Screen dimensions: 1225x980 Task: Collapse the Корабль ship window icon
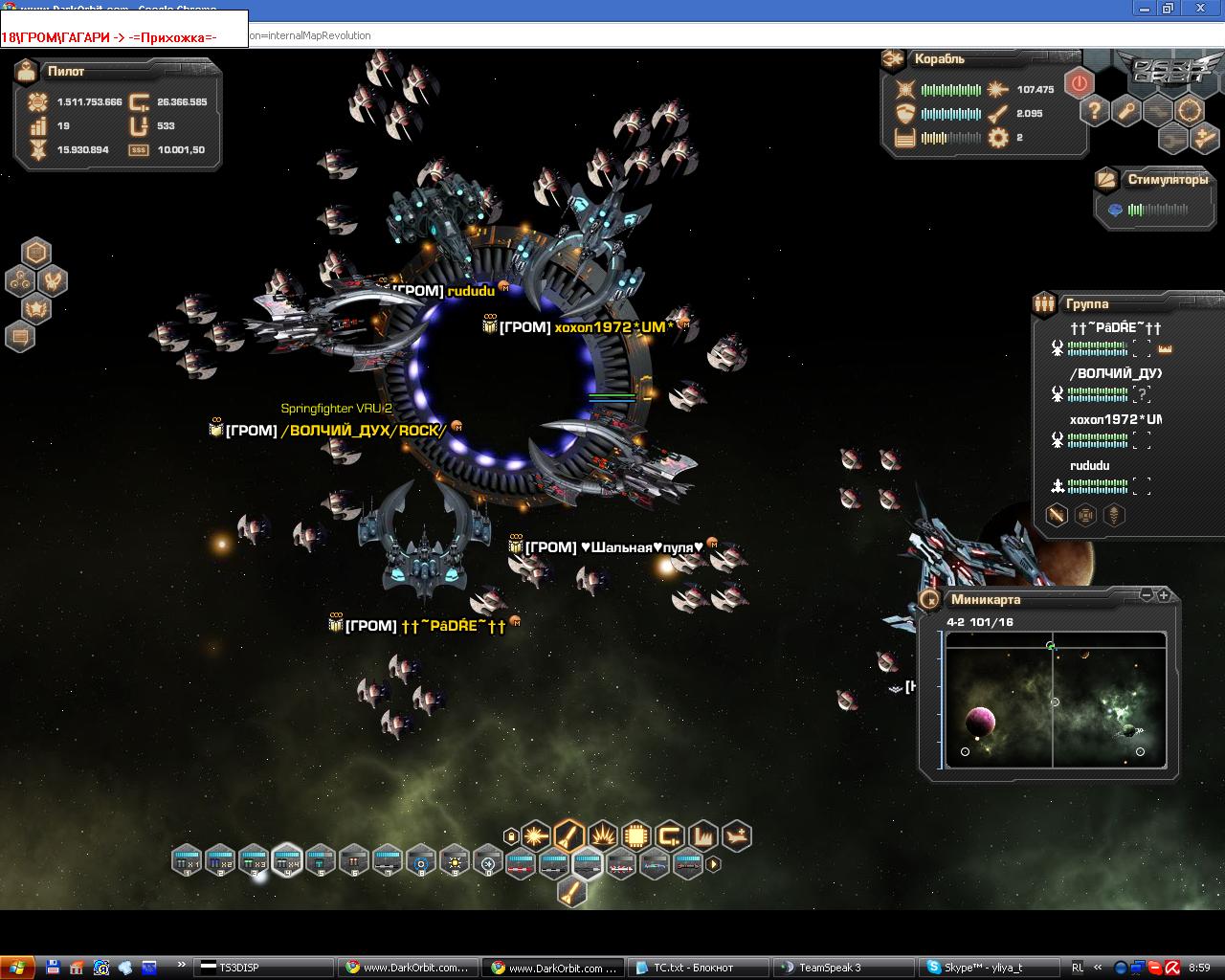[x=893, y=59]
